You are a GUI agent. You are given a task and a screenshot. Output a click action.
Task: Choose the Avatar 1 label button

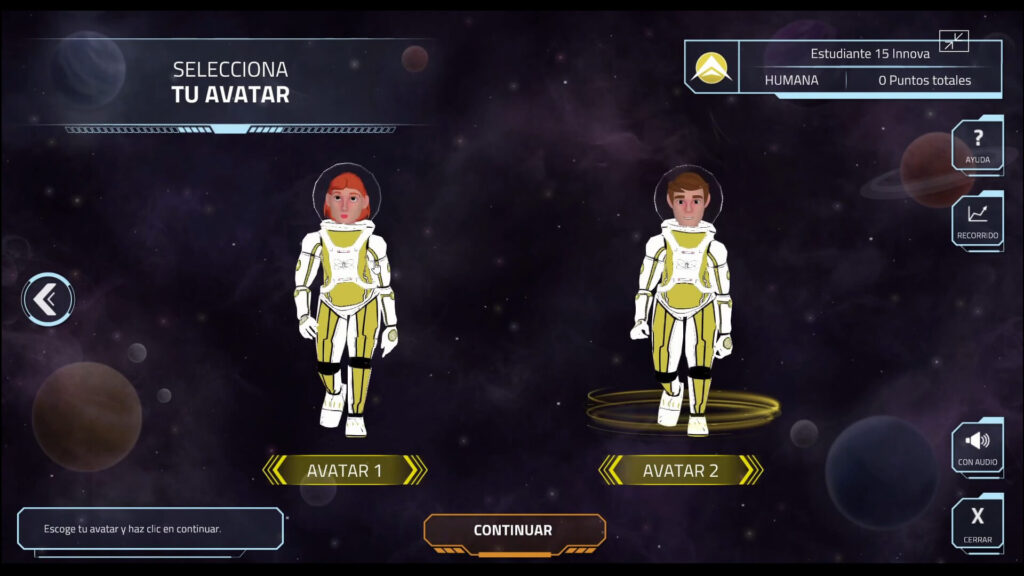point(344,470)
